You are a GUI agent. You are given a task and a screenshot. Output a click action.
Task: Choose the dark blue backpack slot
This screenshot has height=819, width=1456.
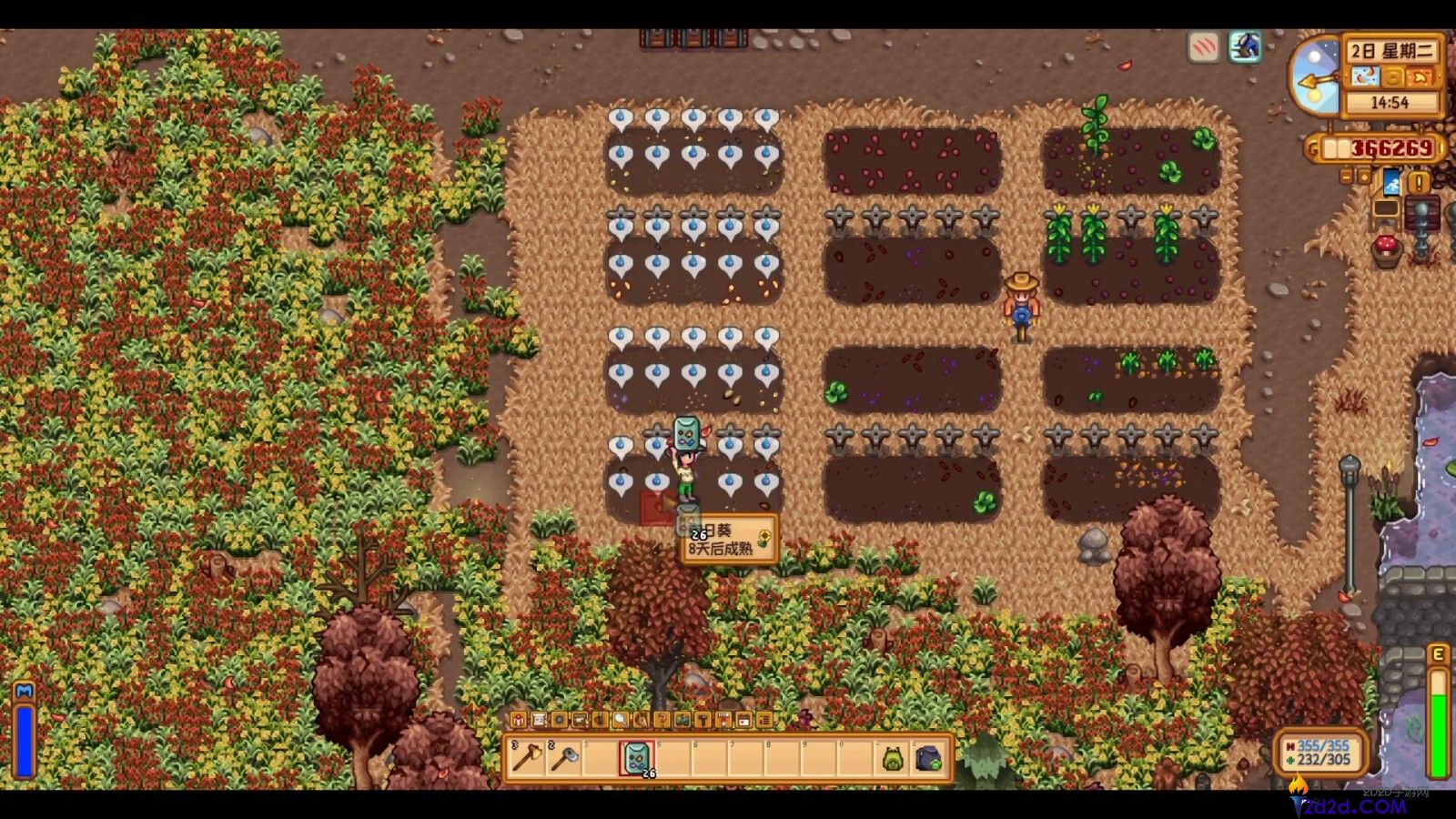pos(928,758)
